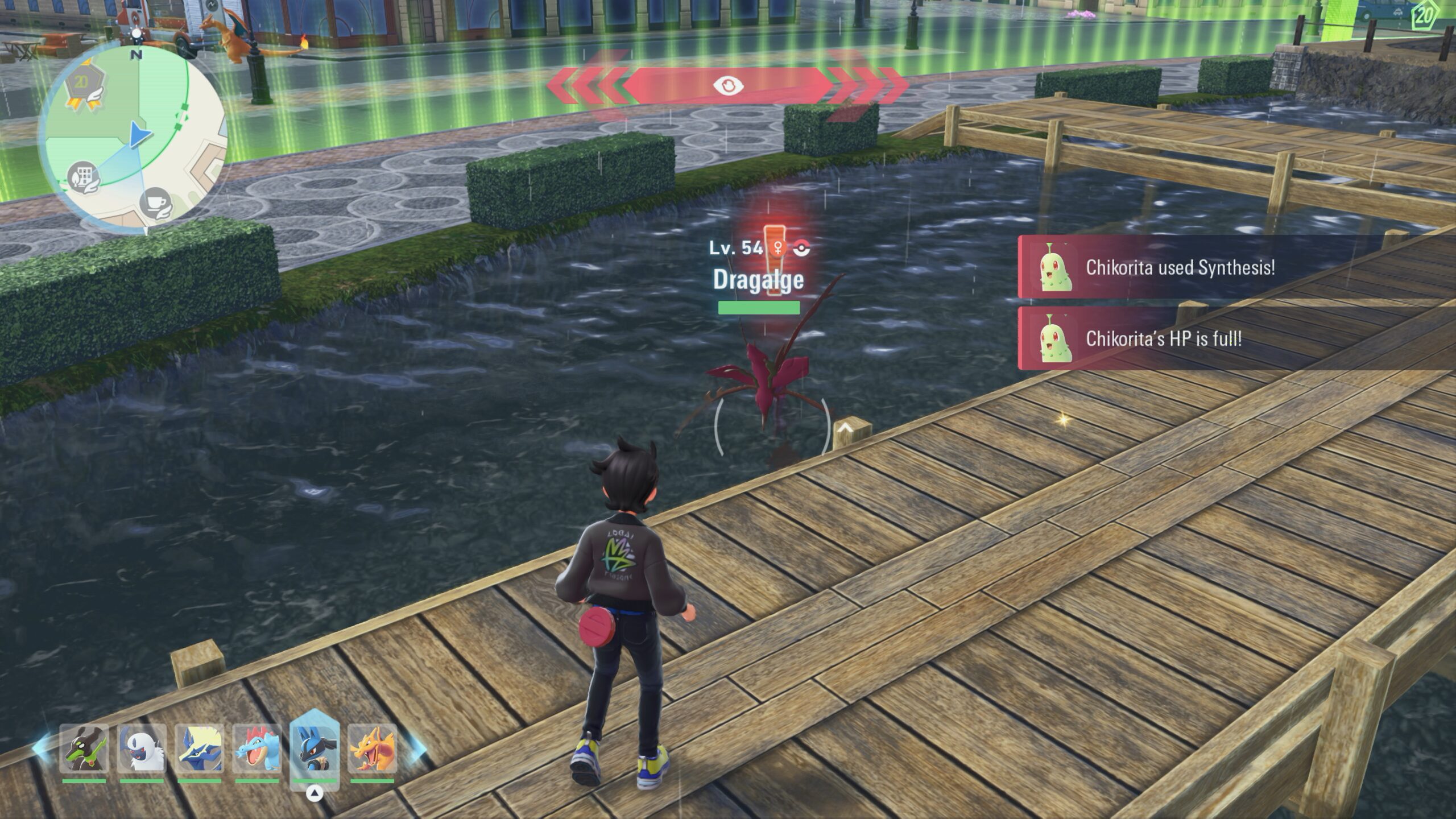Switch to Charizard in the party
Viewport: 1456px width, 819px height.
pos(372,748)
